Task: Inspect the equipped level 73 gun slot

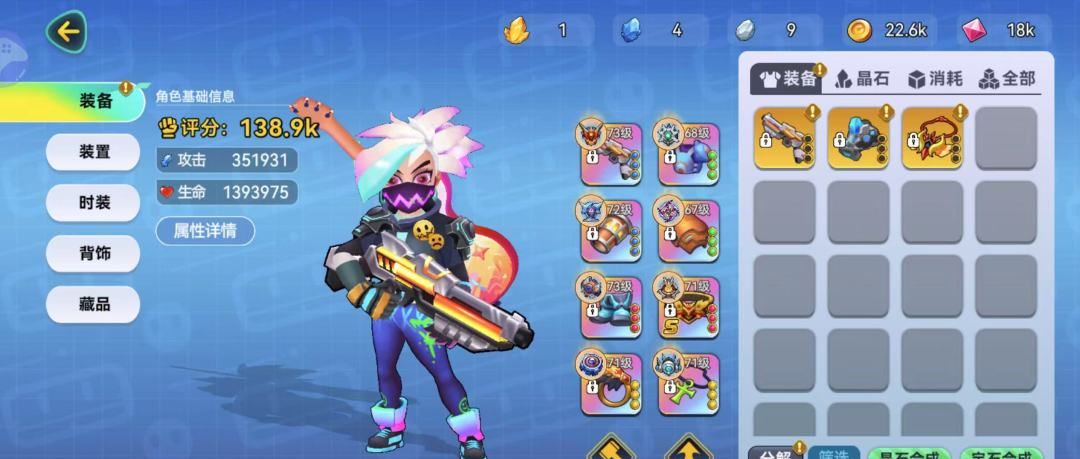Action: [x=611, y=151]
